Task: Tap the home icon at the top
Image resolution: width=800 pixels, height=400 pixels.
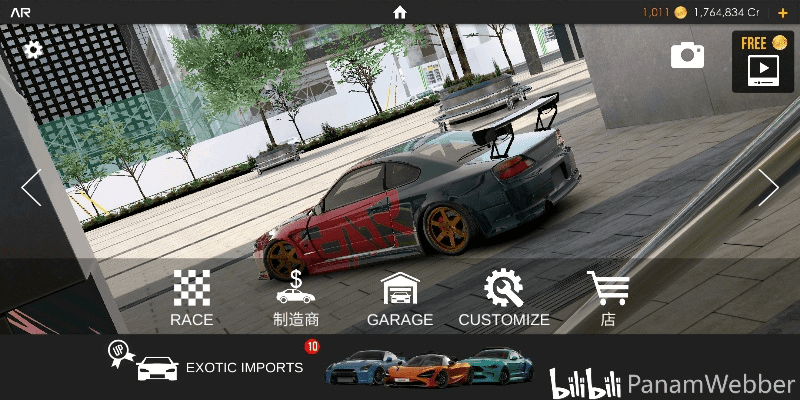Action: click(x=400, y=12)
